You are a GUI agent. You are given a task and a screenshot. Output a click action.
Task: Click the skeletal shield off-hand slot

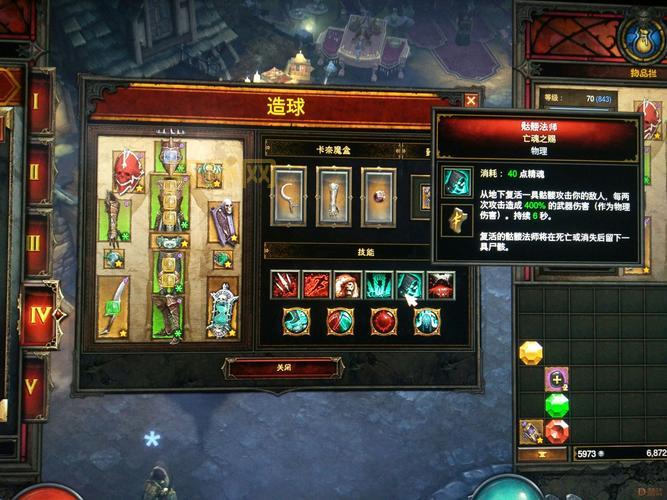coord(222,306)
